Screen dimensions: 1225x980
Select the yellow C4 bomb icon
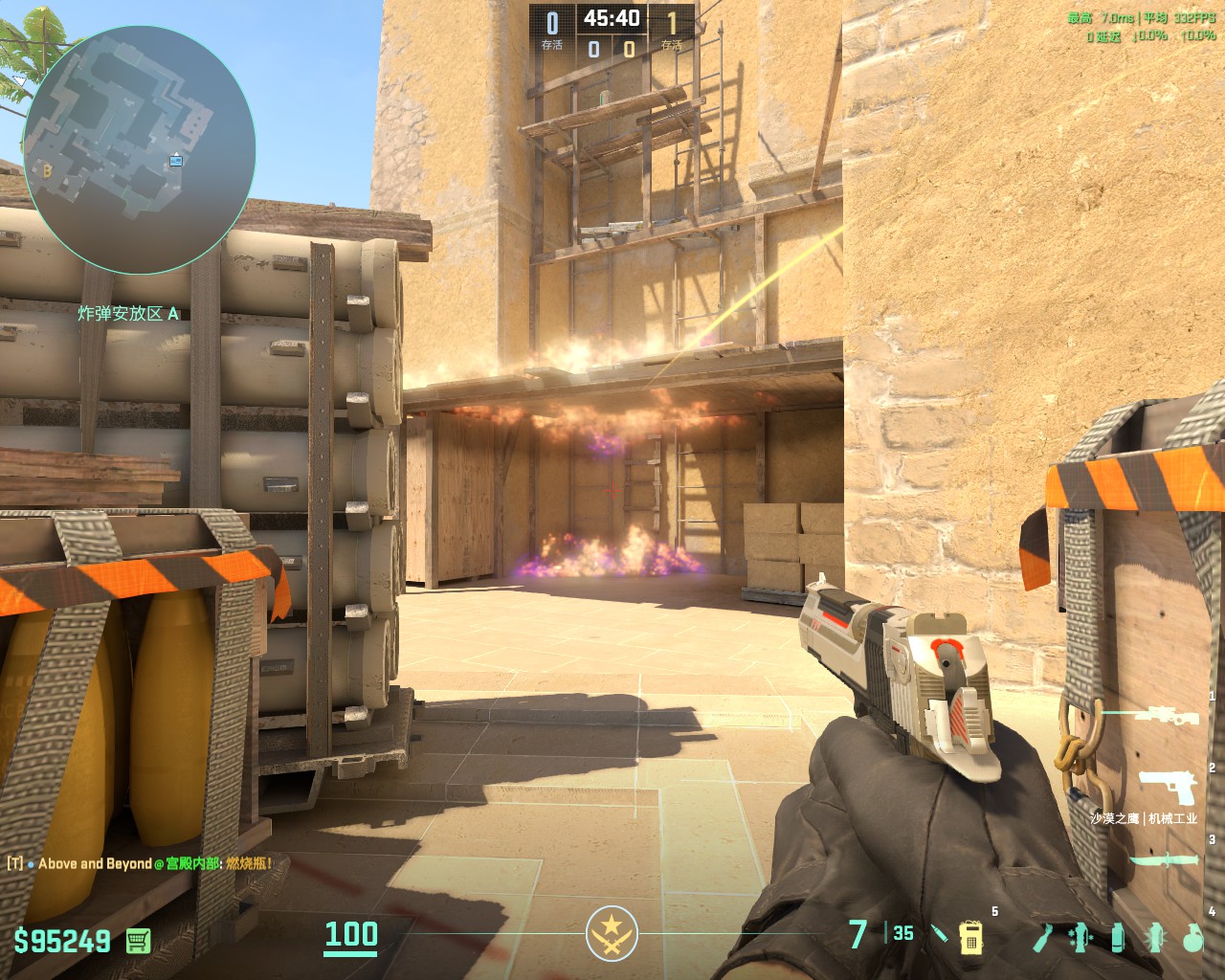pyautogui.click(x=972, y=937)
